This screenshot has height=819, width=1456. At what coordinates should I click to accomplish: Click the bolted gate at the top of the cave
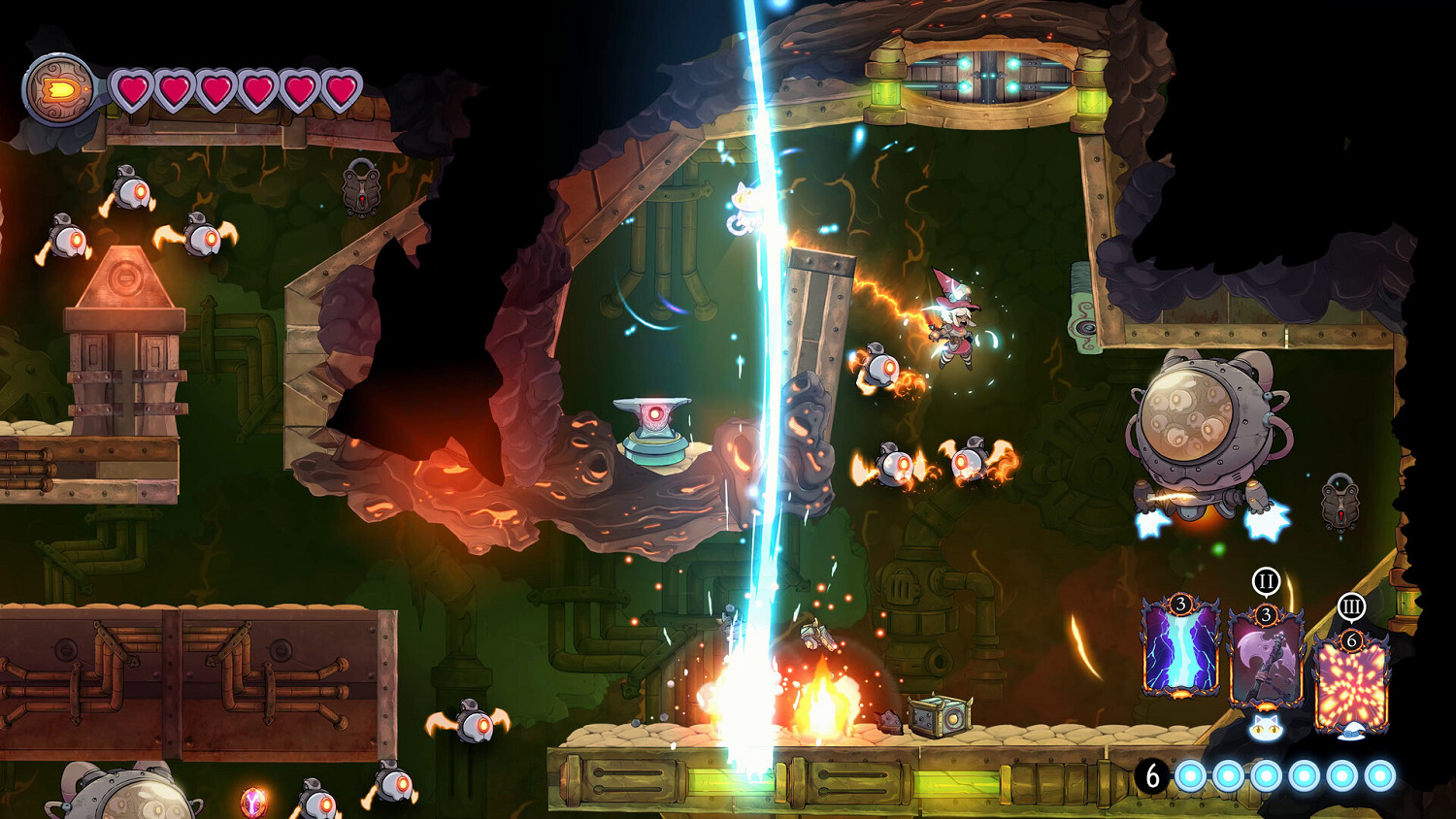(x=988, y=78)
